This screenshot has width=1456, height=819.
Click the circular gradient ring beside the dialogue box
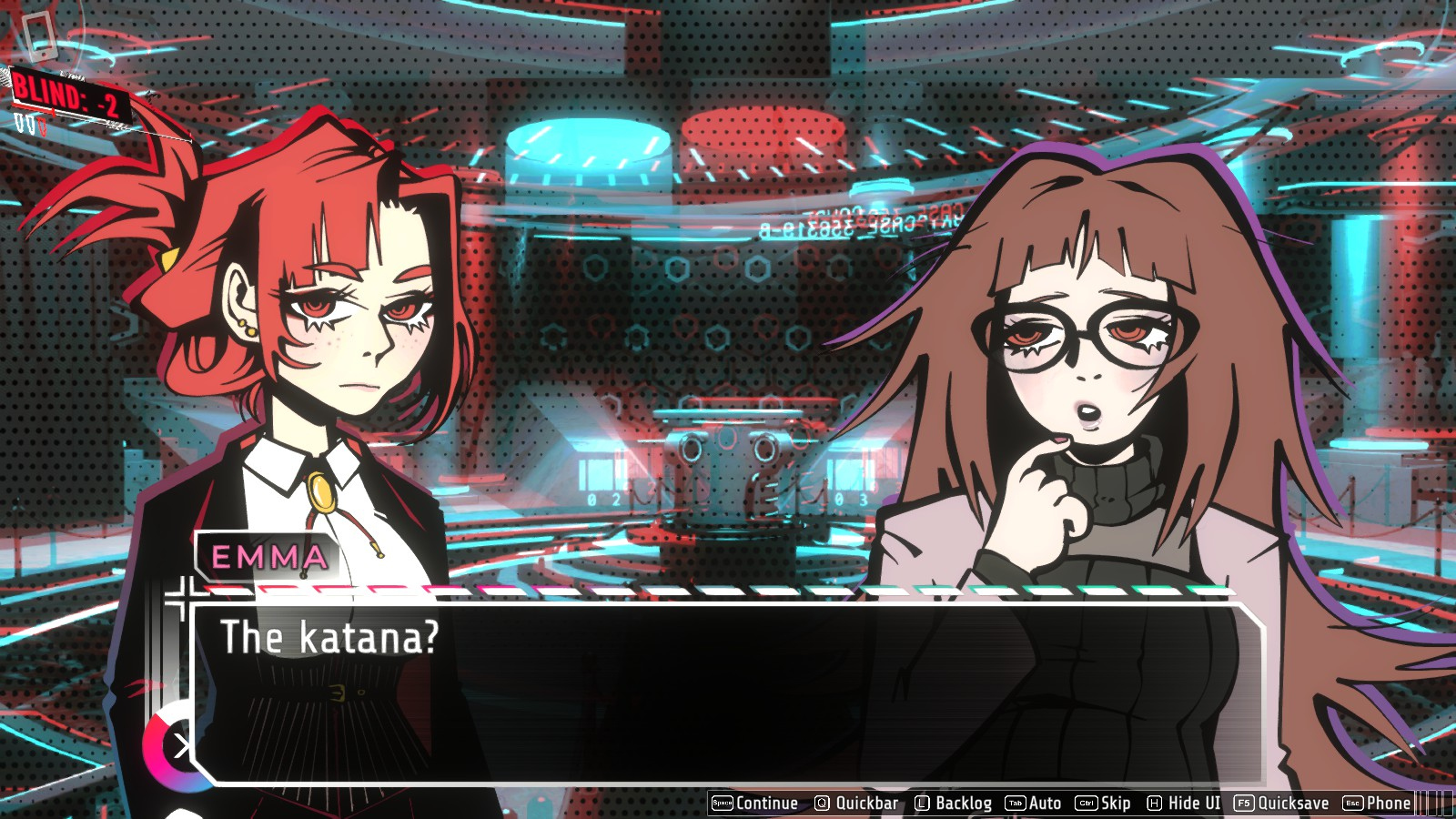(171, 748)
